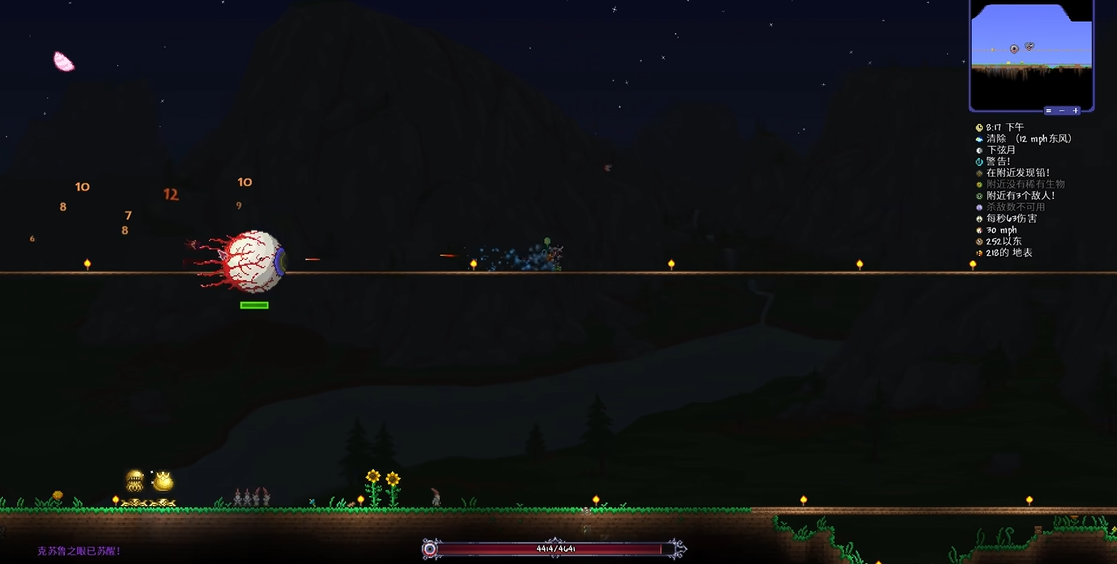The height and width of the screenshot is (564, 1117).
Task: Zoom out the minimap with minus button
Action: point(1062,110)
